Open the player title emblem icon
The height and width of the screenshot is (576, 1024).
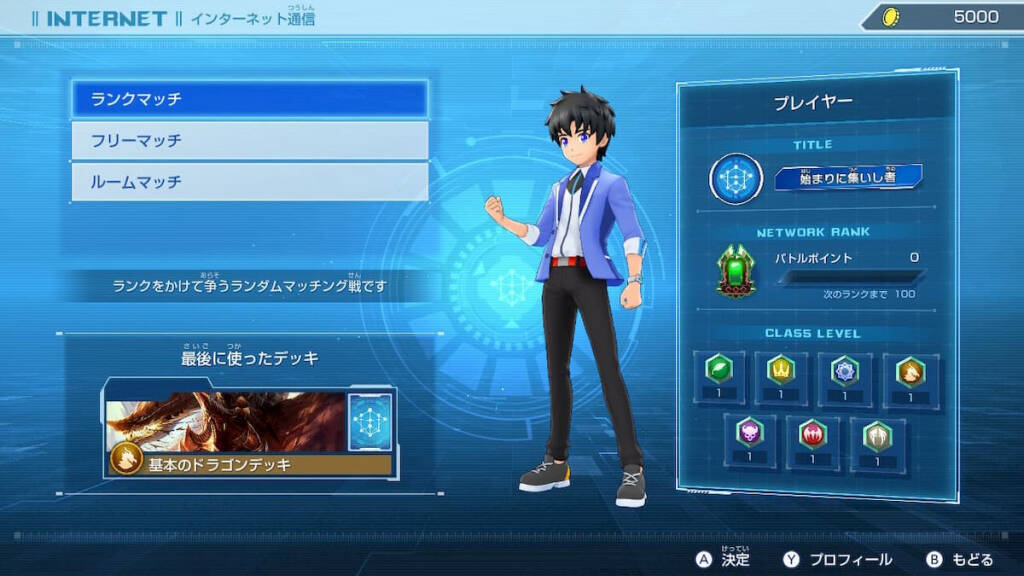[x=737, y=179]
